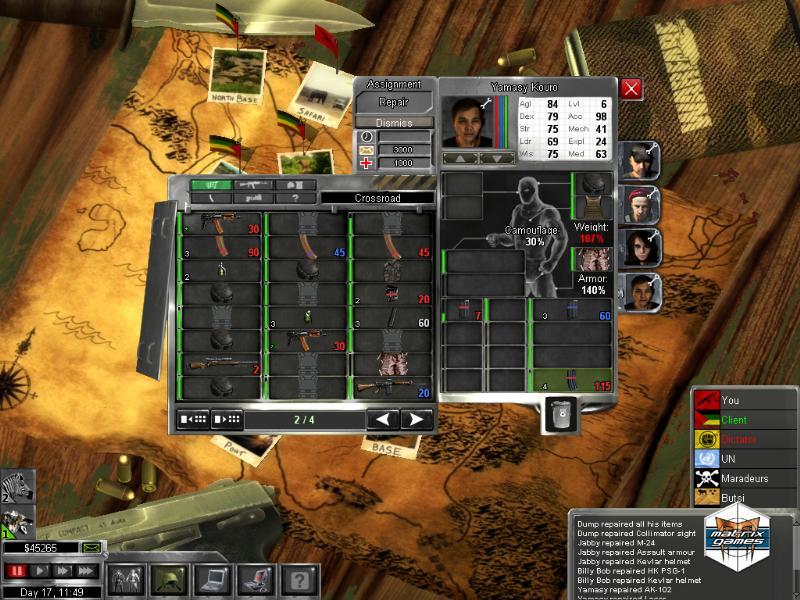Select the pink camouflage clothing stash item
The image size is (800, 600).
click(x=390, y=365)
